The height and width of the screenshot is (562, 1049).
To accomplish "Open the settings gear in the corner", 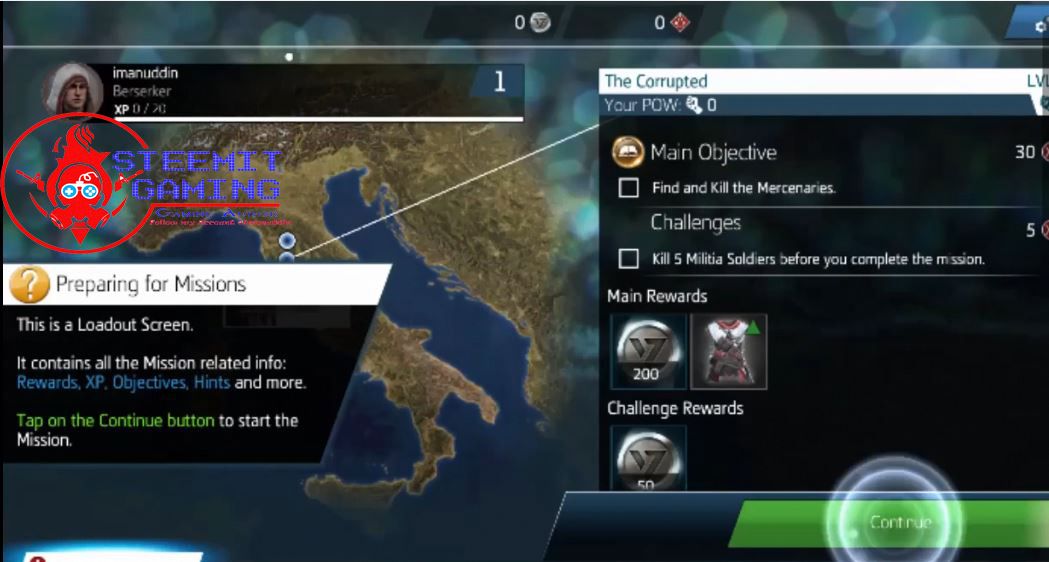I will pyautogui.click(x=1037, y=22).
